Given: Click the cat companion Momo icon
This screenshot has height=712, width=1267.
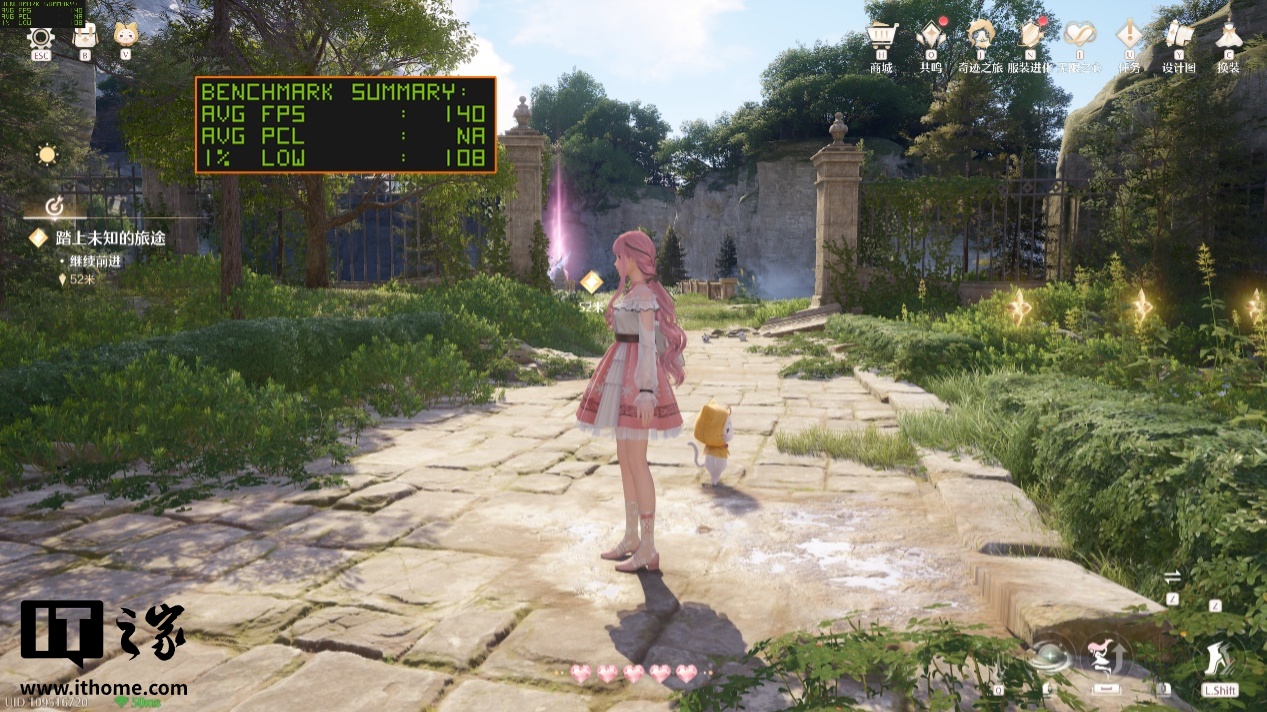Looking at the screenshot, I should [x=126, y=36].
